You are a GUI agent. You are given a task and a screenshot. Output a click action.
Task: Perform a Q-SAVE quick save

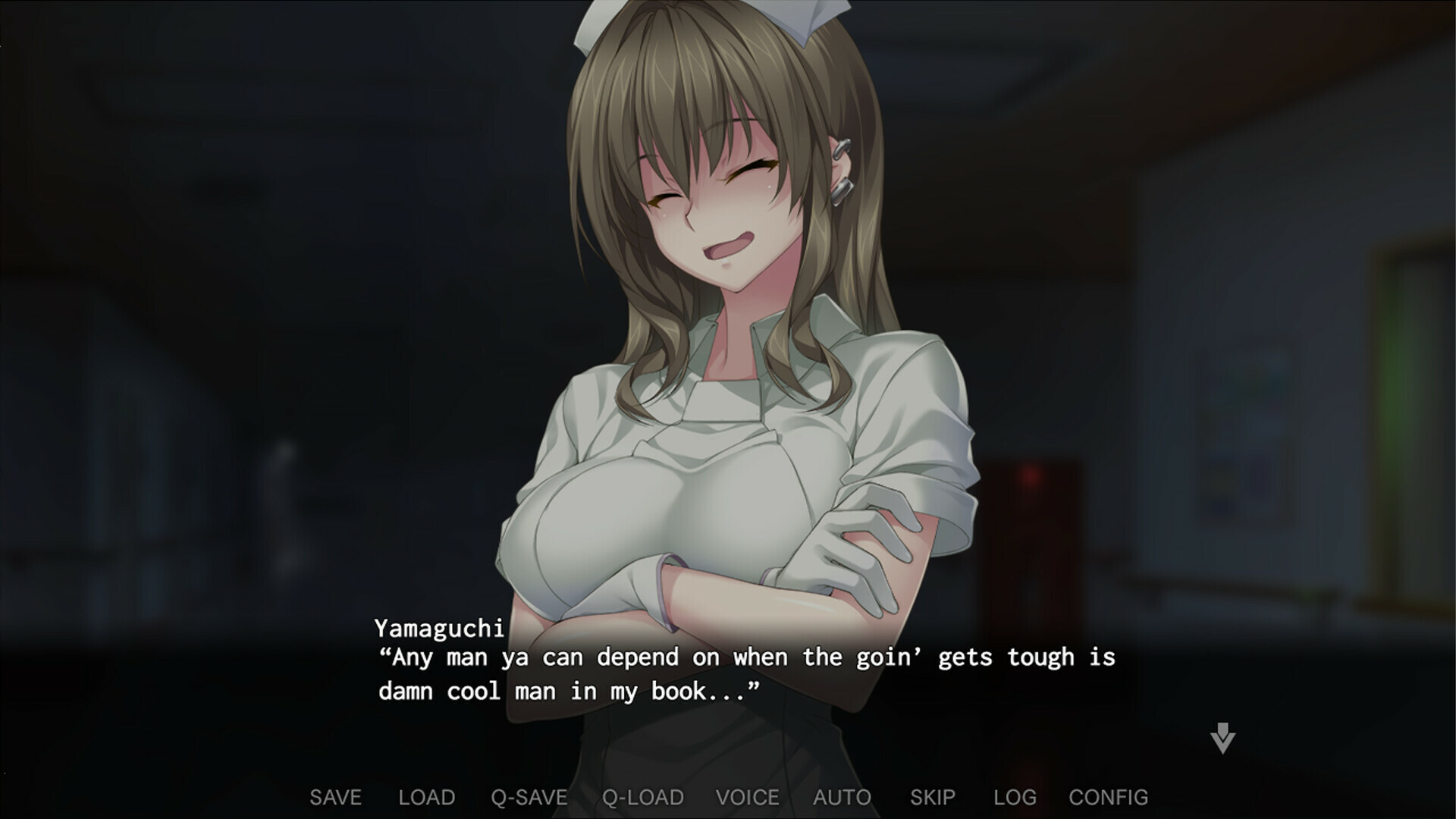[529, 797]
